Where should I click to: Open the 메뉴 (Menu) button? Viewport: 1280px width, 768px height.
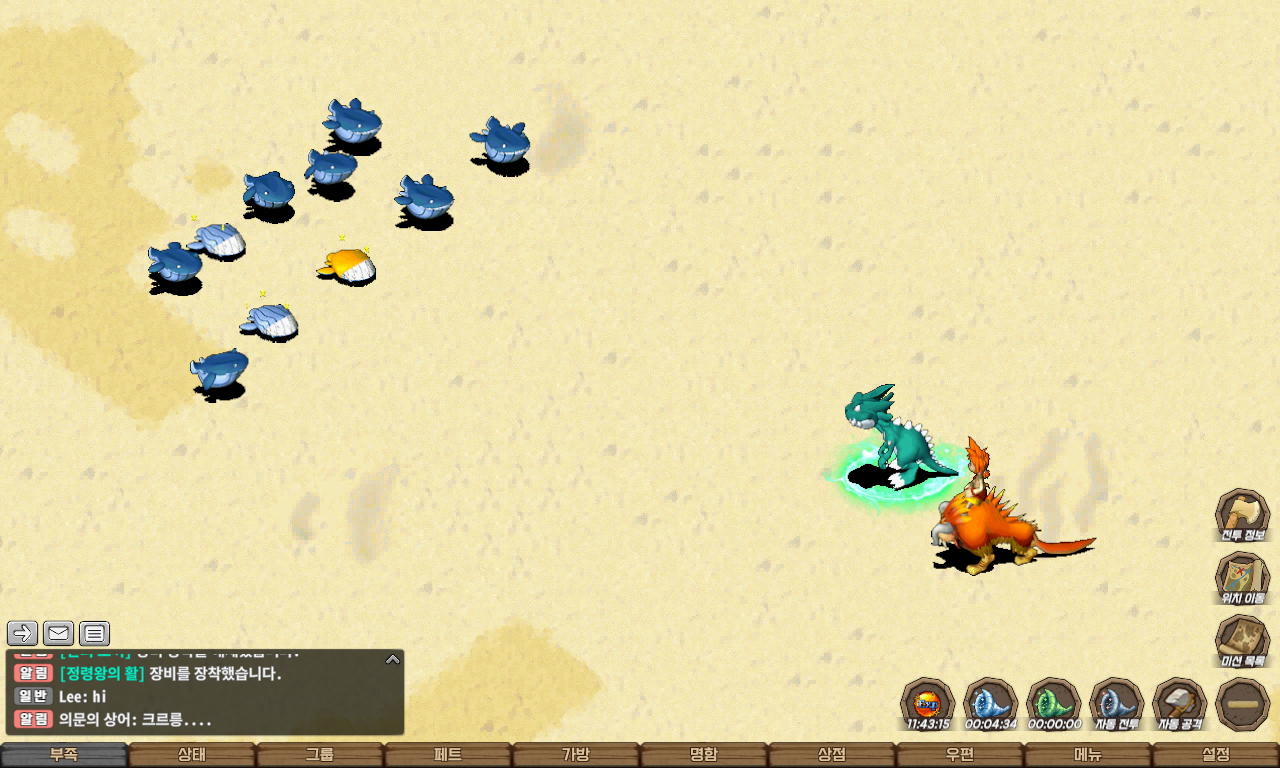[1088, 755]
